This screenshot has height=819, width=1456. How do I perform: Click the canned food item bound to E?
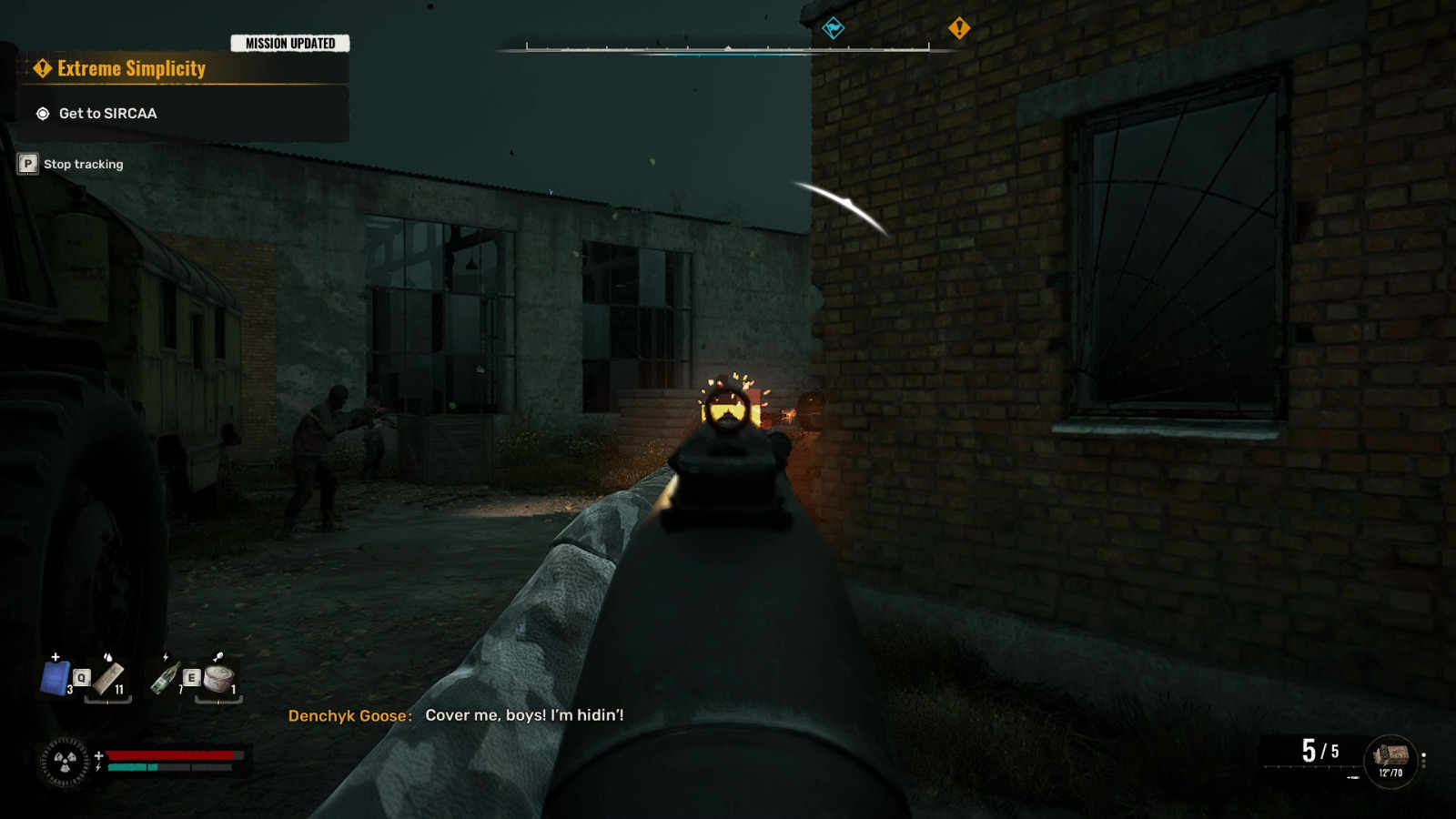218,679
